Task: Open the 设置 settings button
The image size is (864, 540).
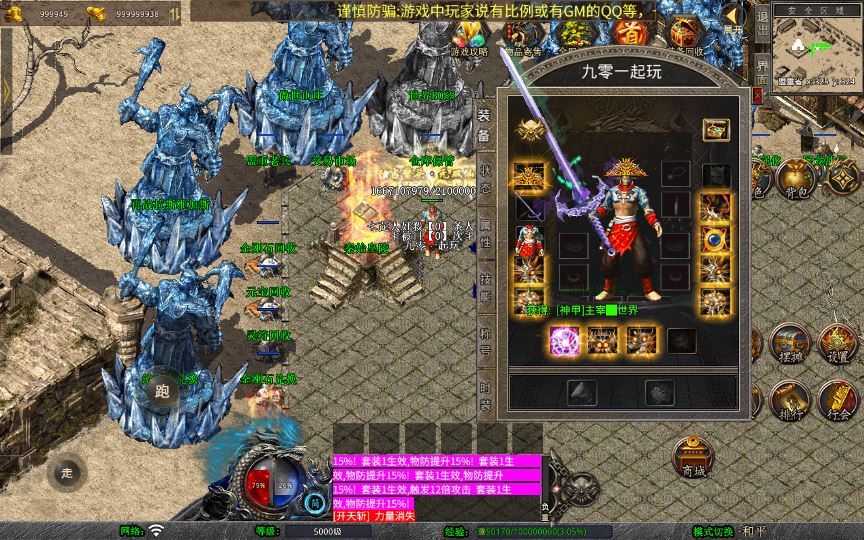Action: coord(837,345)
